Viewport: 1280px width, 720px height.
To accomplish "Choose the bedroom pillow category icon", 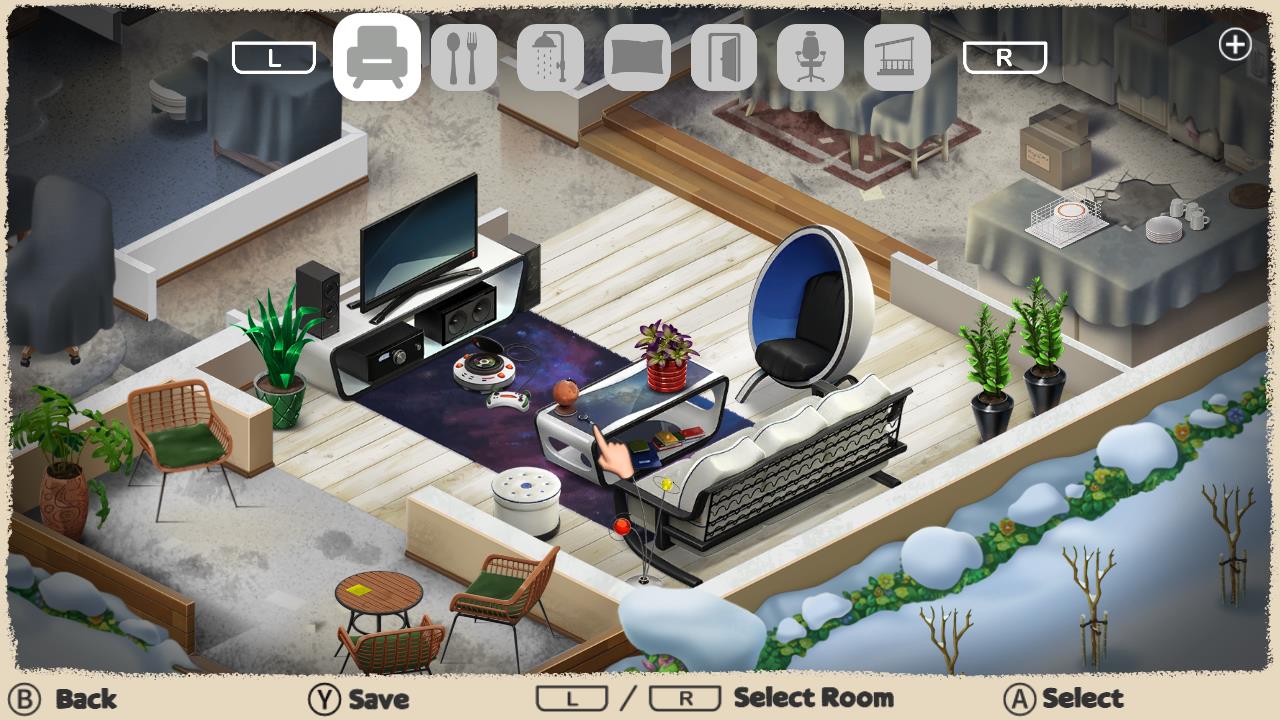I will (x=637, y=57).
